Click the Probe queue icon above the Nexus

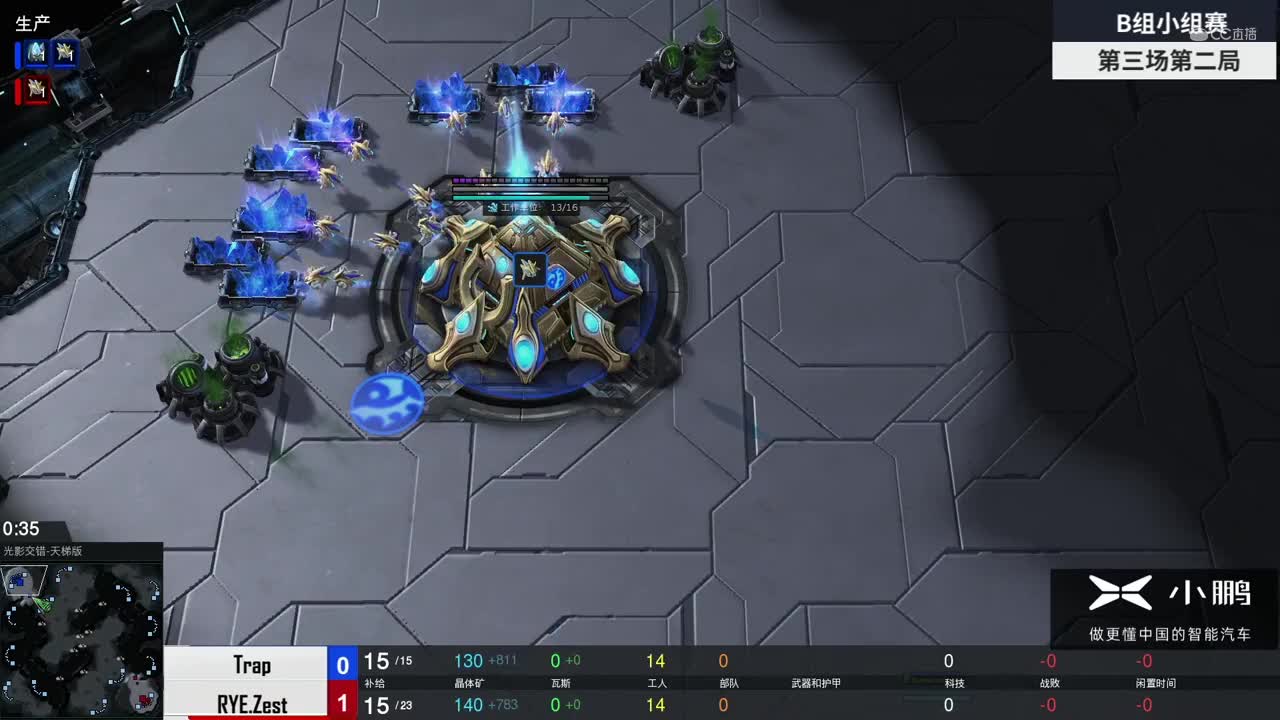point(529,269)
